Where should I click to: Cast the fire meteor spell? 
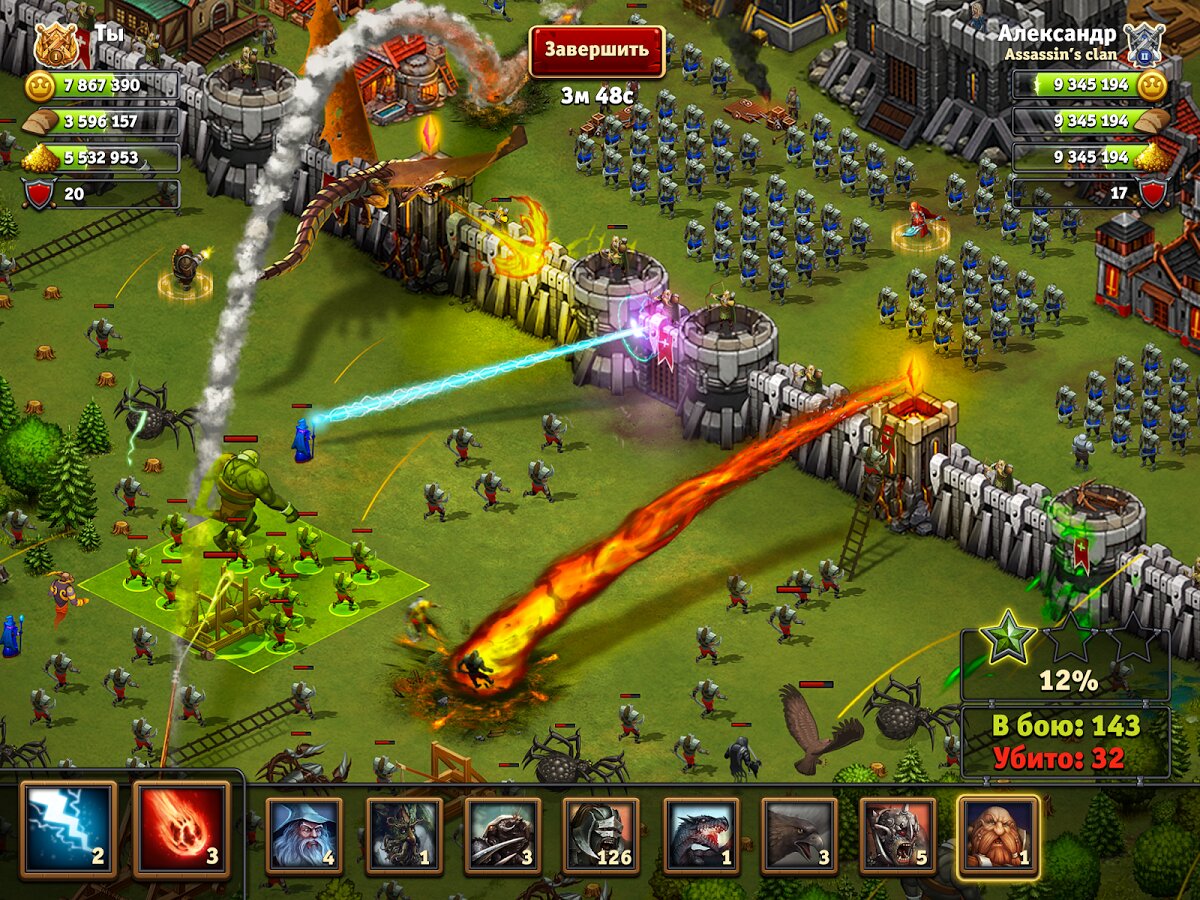point(182,830)
